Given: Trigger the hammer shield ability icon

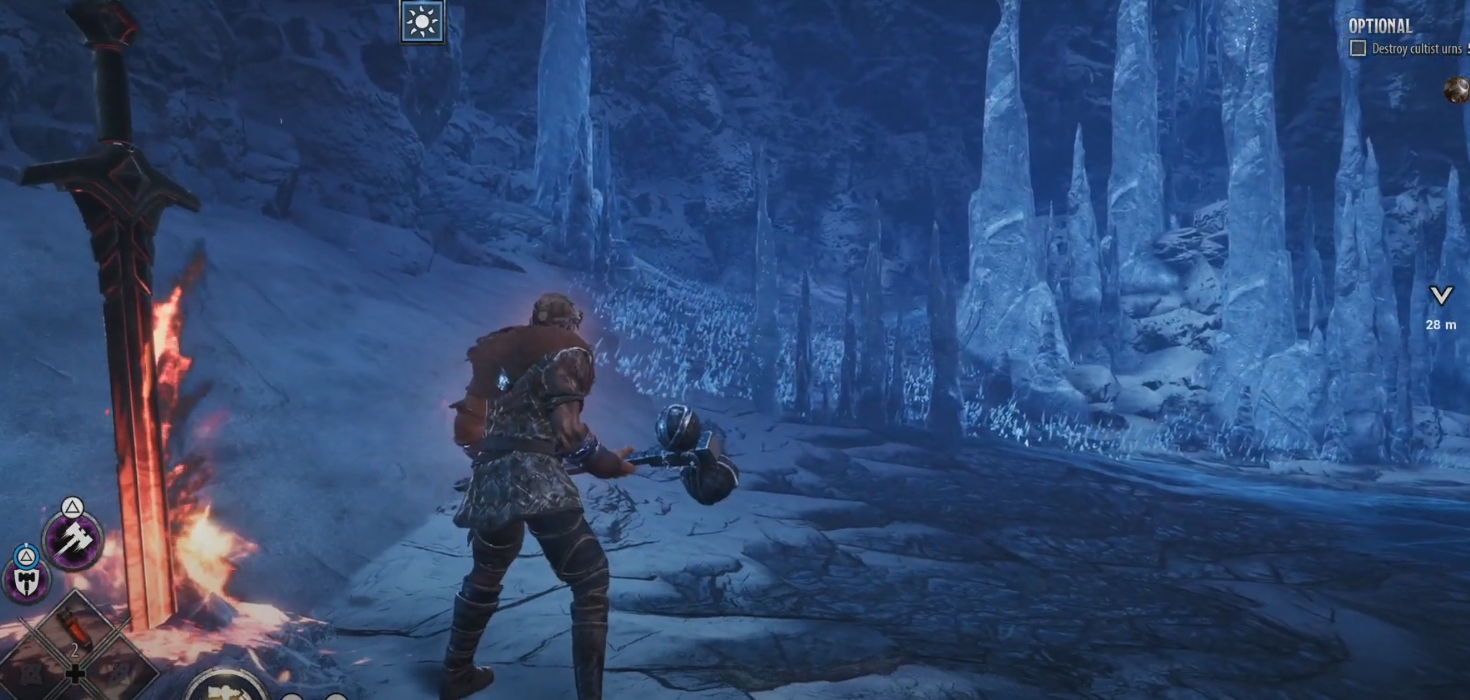Looking at the screenshot, I should 26,578.
